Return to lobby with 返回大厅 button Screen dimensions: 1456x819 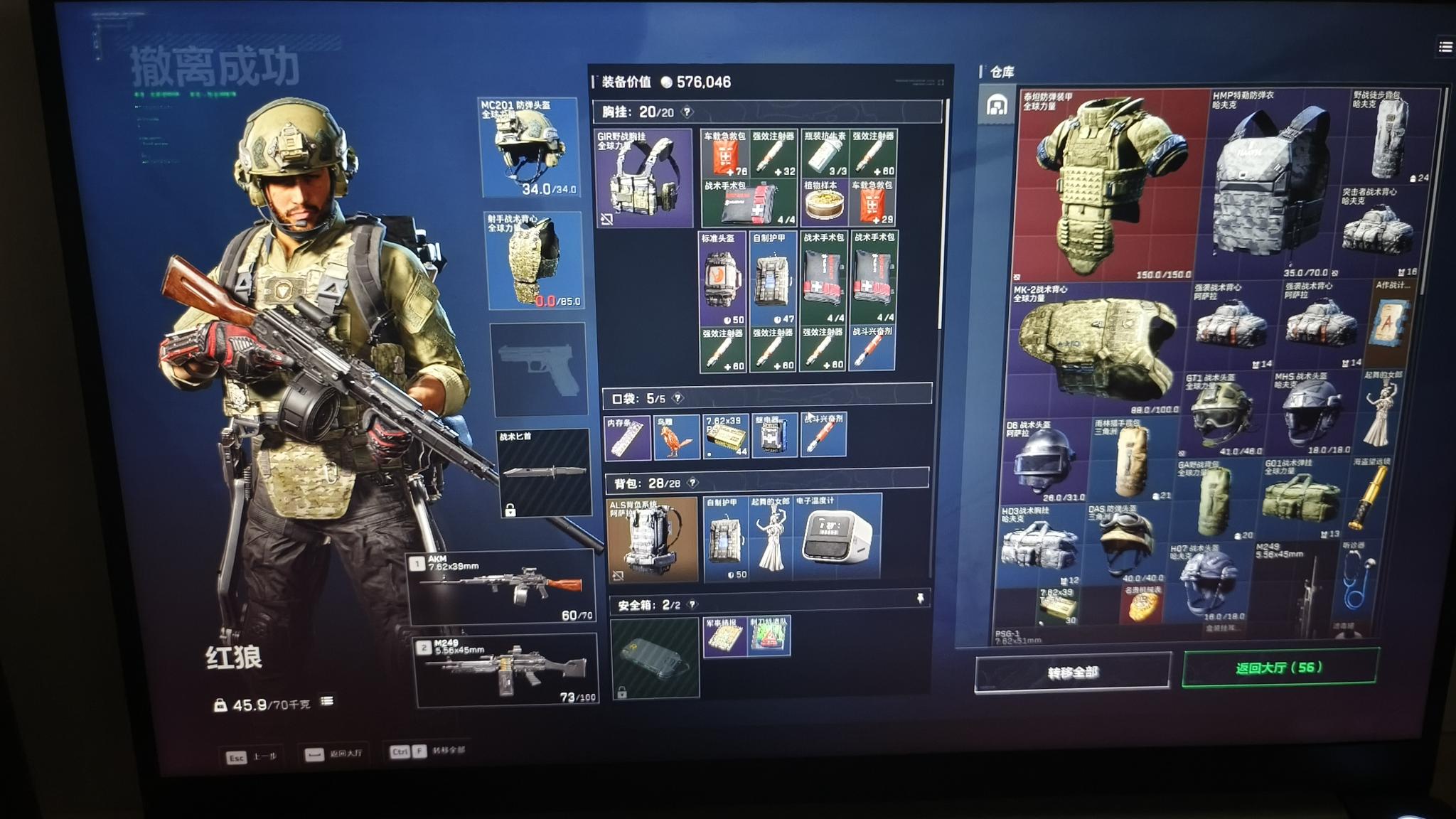pos(1279,668)
